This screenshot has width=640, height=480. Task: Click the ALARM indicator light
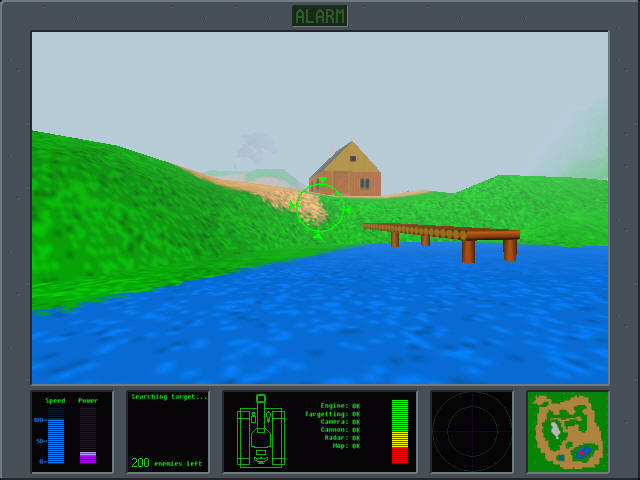tap(320, 15)
